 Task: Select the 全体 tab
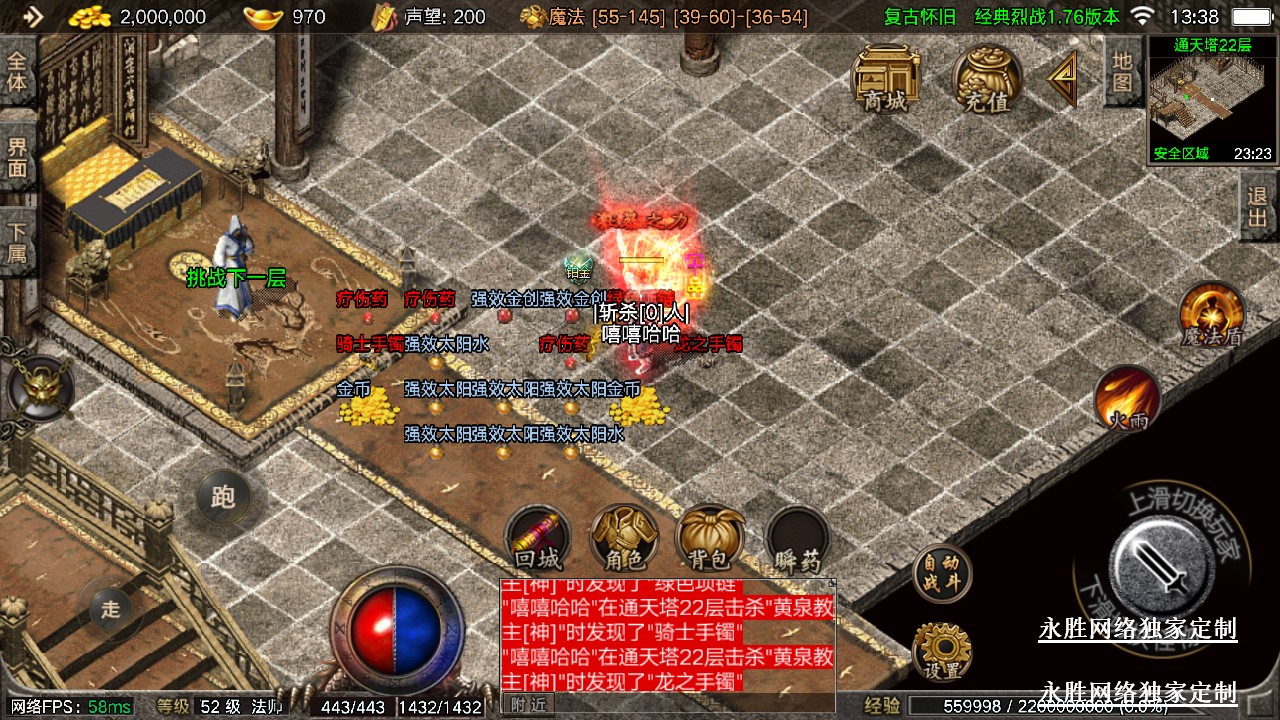click(x=17, y=72)
